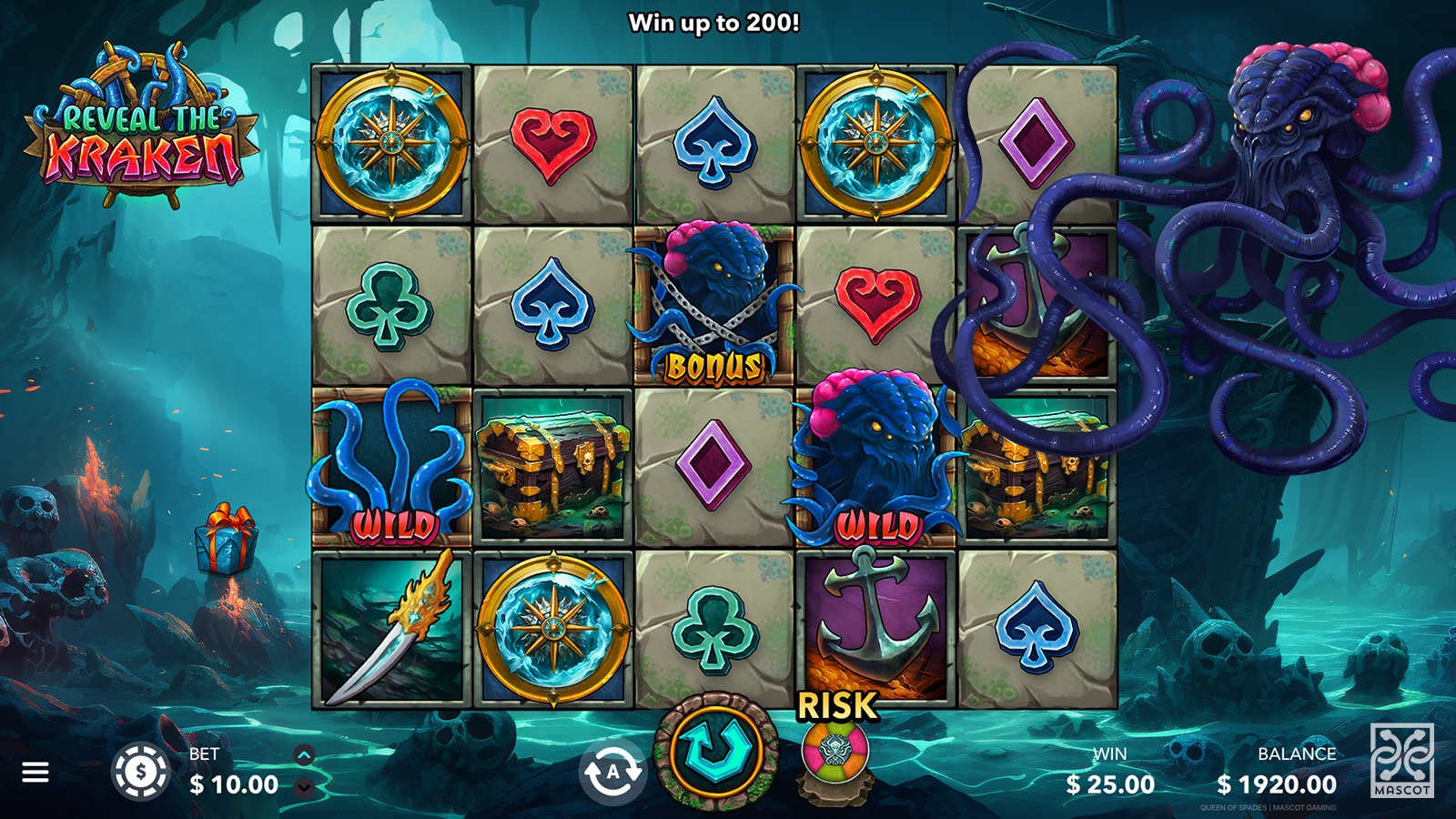Toggle the autoplay button
This screenshot has height=819, width=1456.
pos(612,773)
